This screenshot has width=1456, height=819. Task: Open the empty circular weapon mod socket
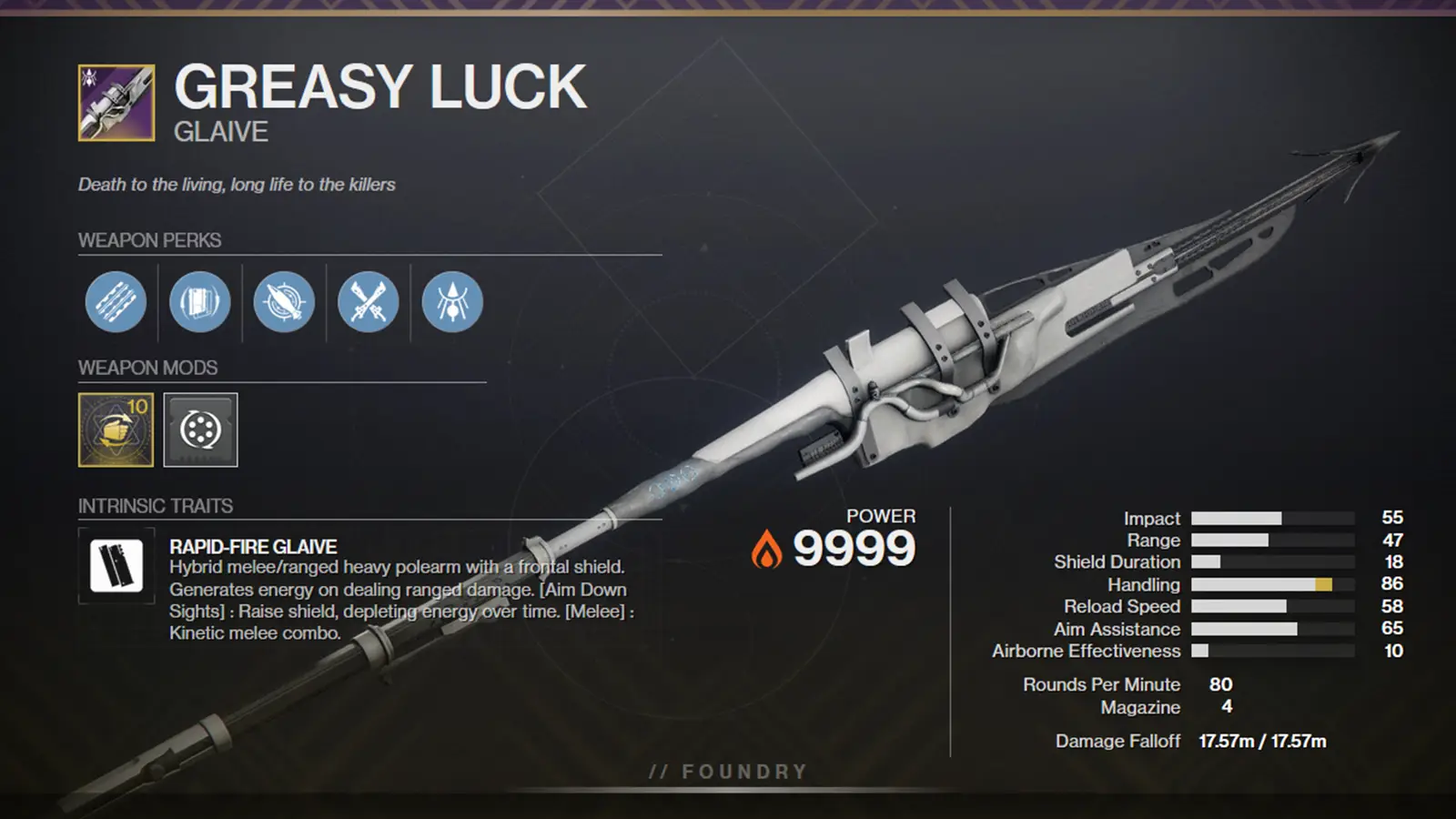(200, 432)
